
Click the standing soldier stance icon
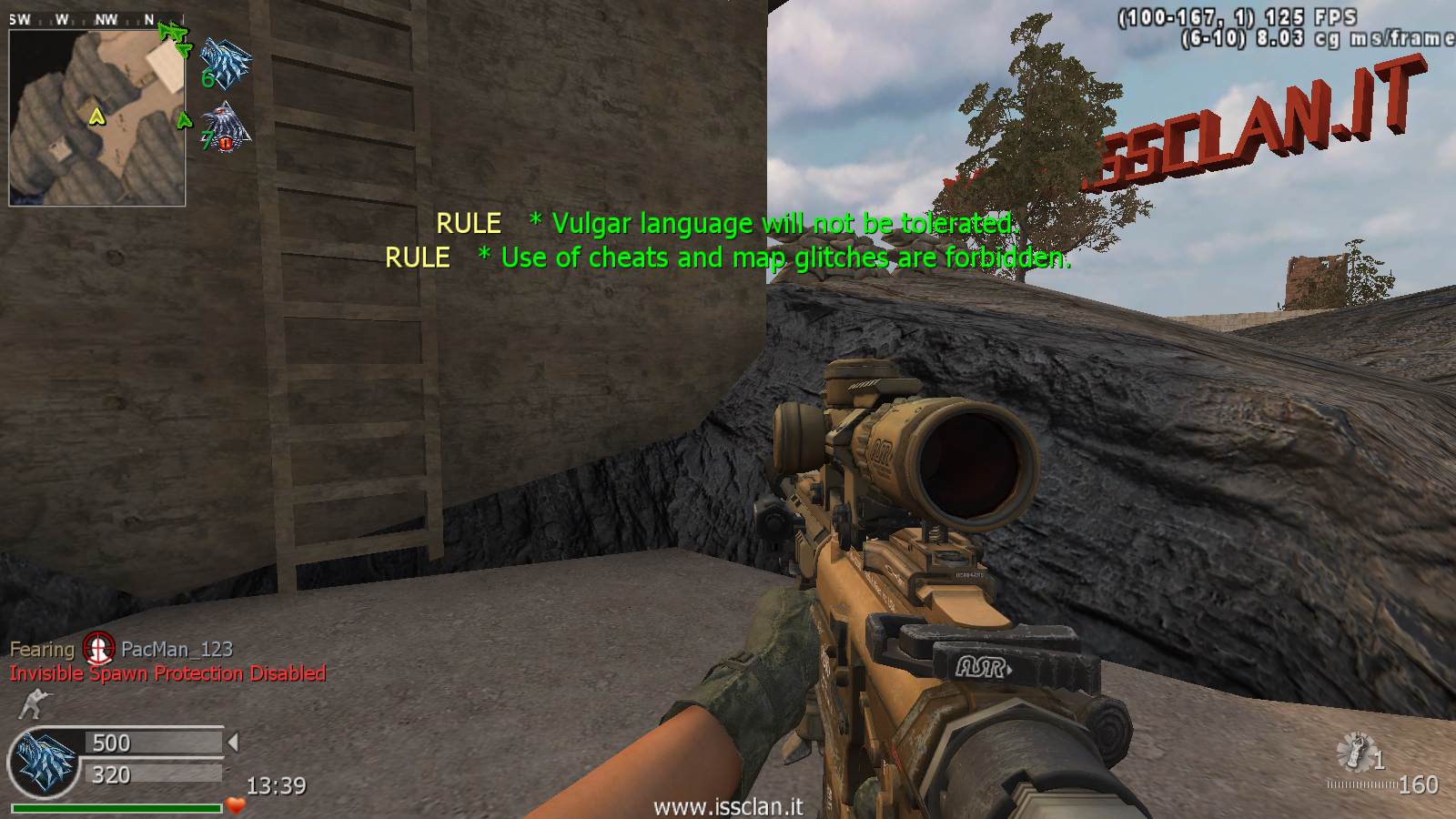click(x=34, y=704)
